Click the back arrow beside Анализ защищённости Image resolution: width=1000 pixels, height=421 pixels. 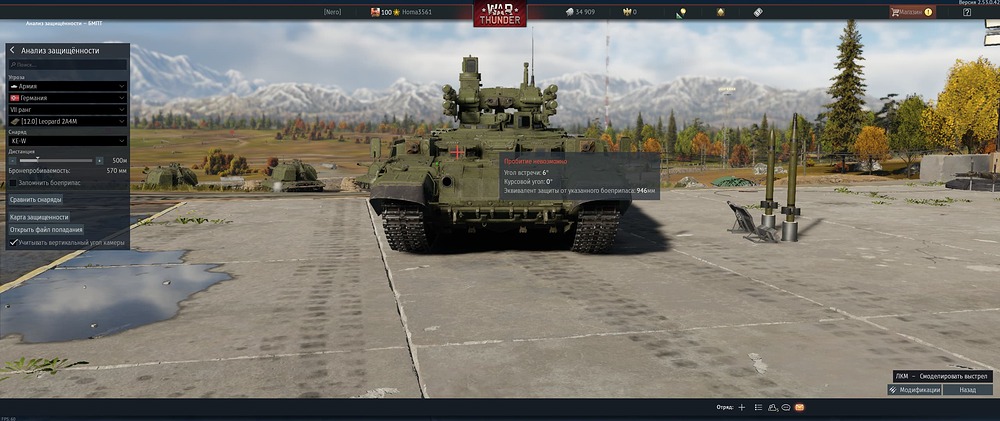tap(12, 50)
